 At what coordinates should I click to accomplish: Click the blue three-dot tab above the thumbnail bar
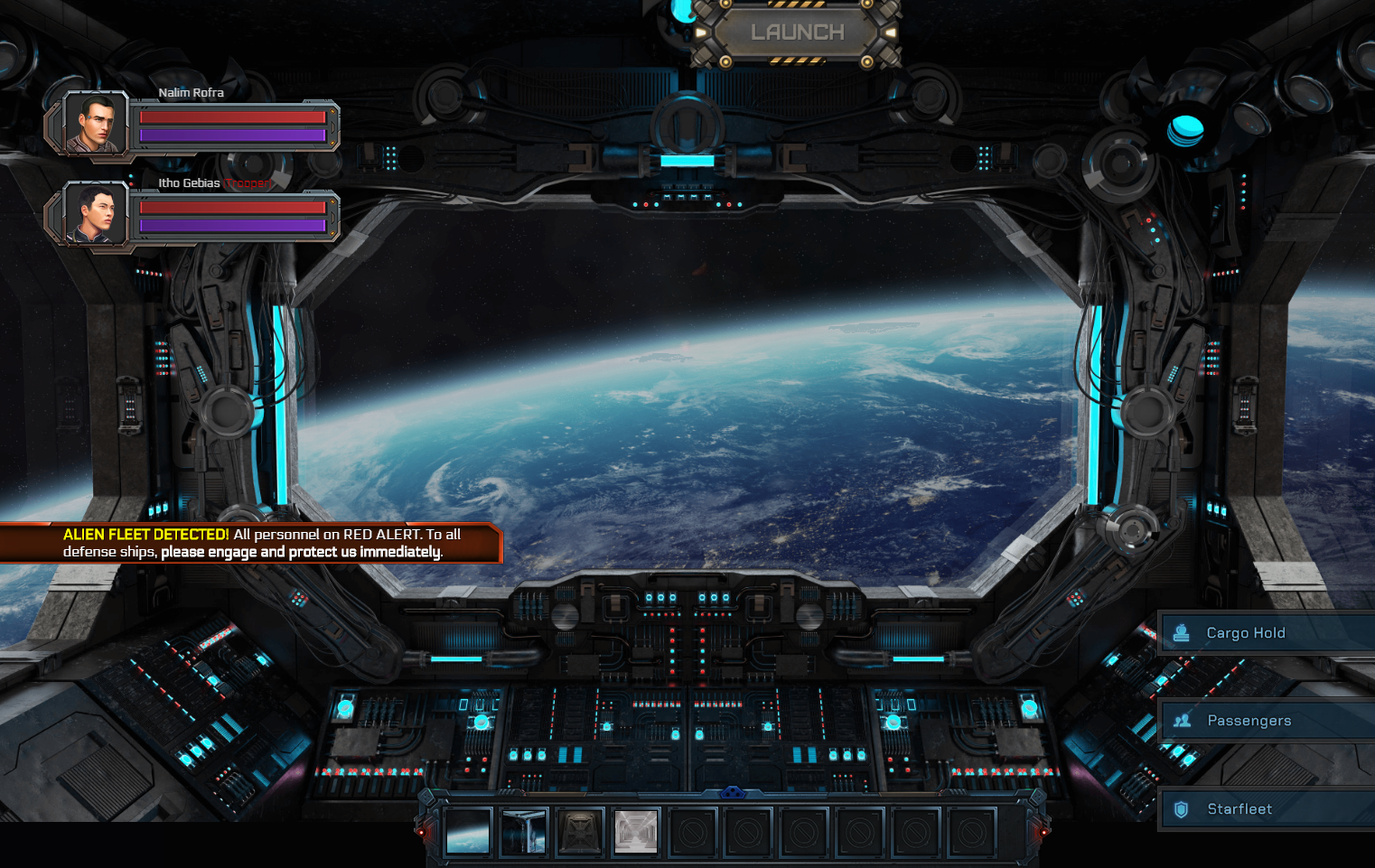tap(733, 793)
